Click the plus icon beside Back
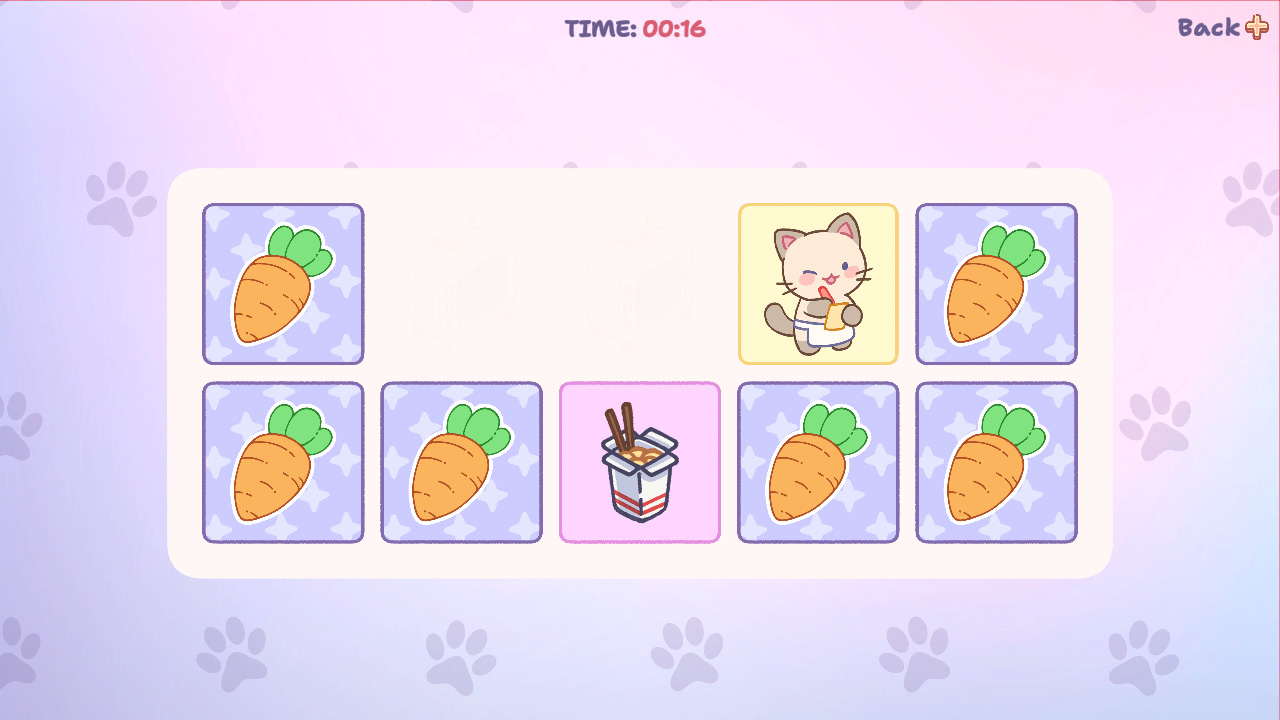The width and height of the screenshot is (1280, 720). (x=1258, y=28)
